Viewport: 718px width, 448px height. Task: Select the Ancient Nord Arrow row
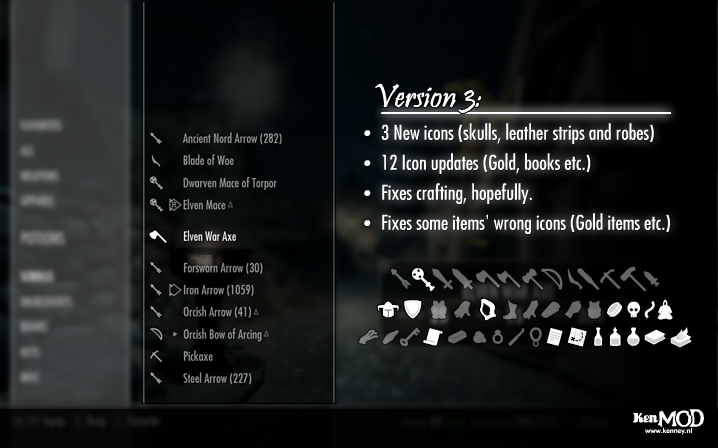[x=232, y=139]
